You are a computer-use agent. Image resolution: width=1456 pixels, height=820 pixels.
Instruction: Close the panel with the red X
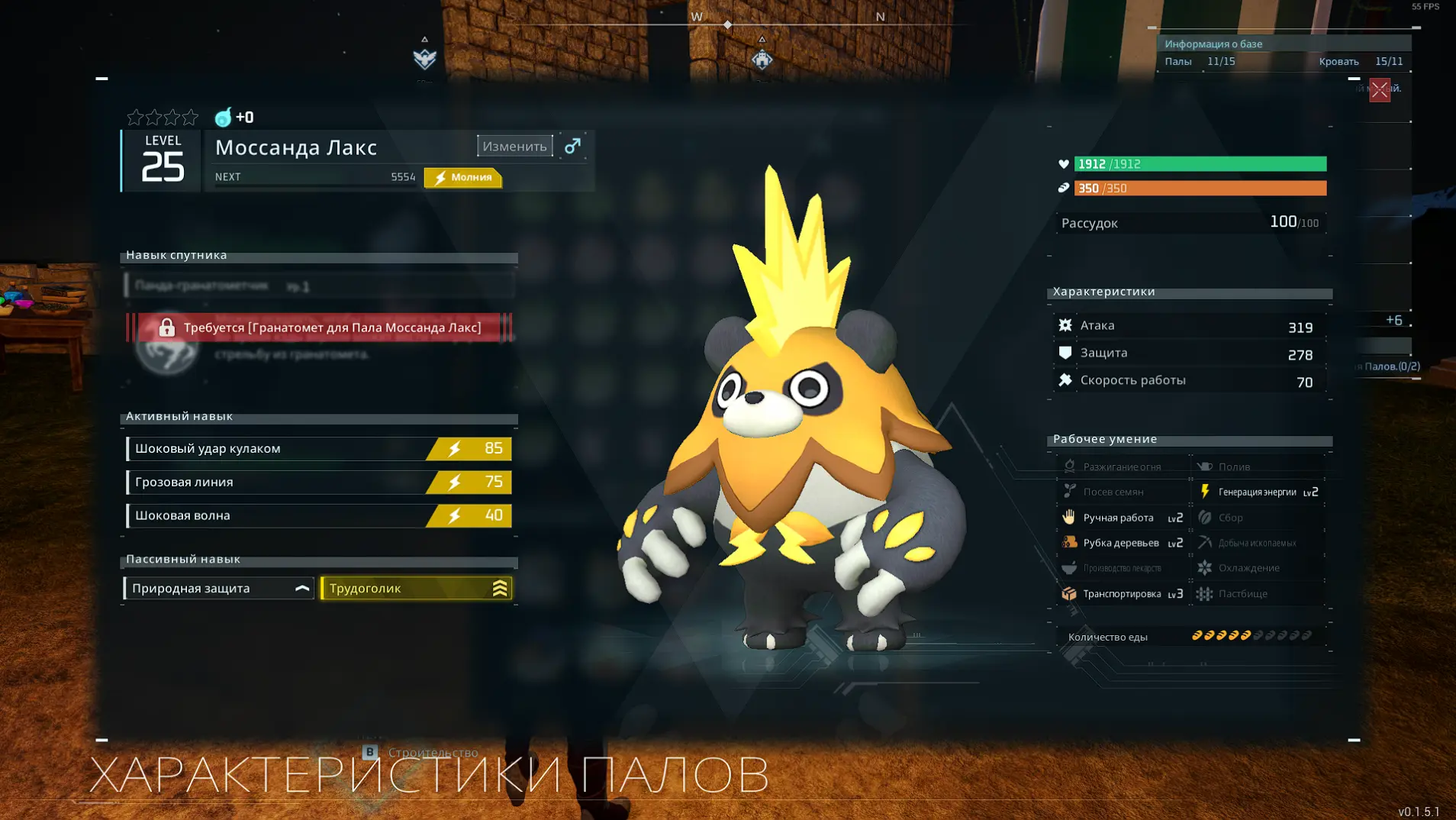coord(1379,90)
